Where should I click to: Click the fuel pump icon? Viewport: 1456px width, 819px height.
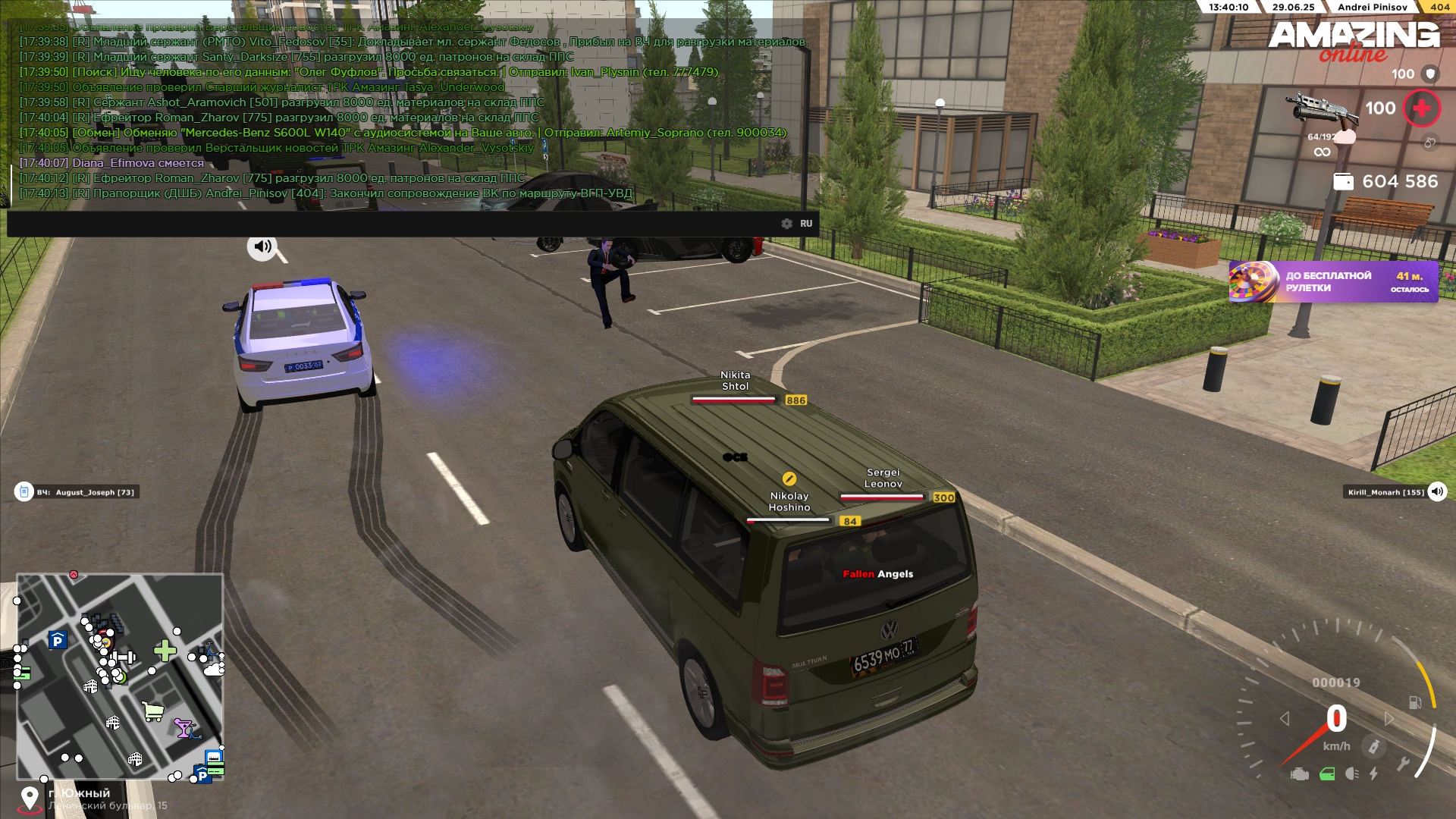(x=1414, y=702)
